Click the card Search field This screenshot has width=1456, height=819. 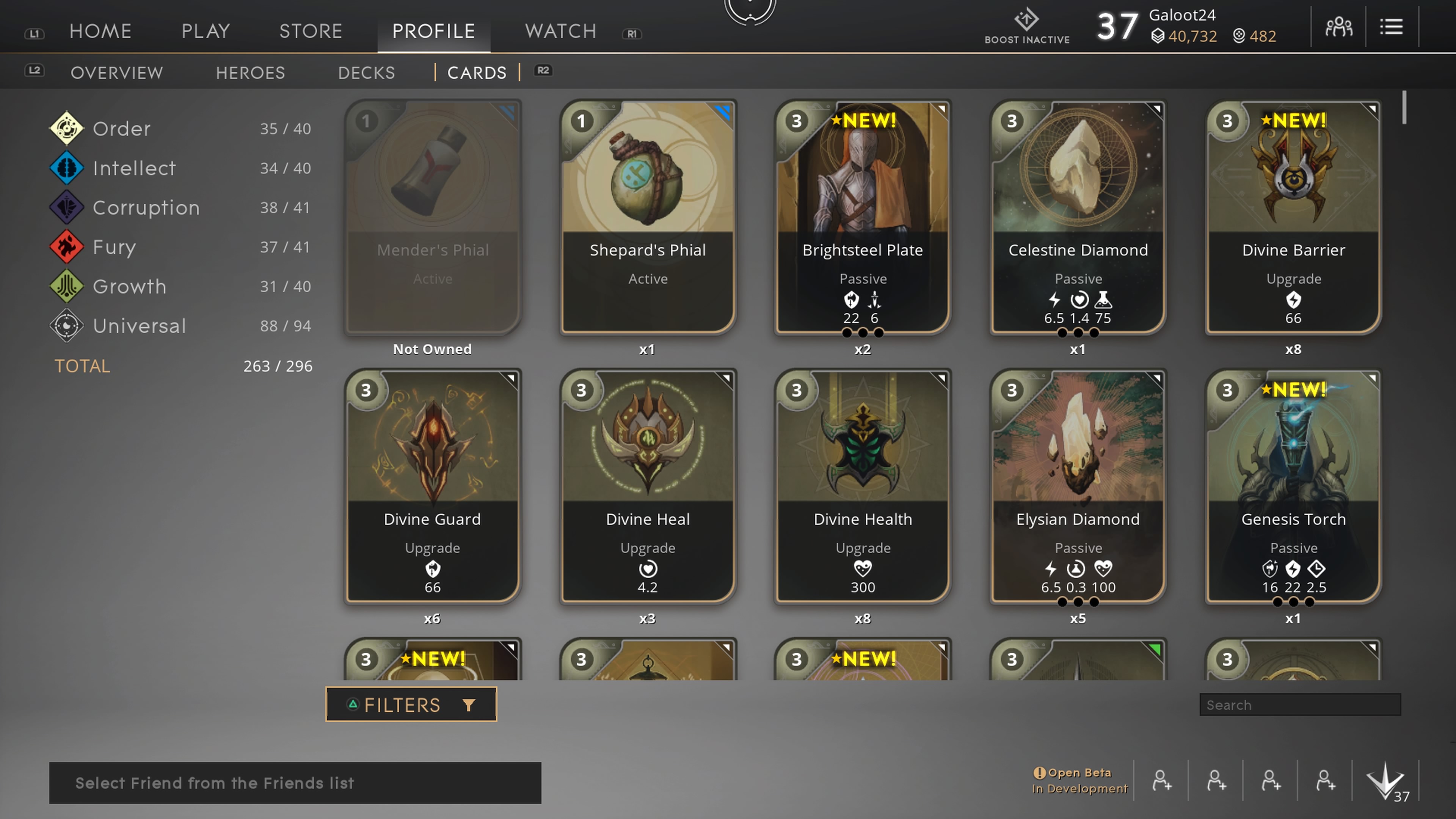[1299, 705]
